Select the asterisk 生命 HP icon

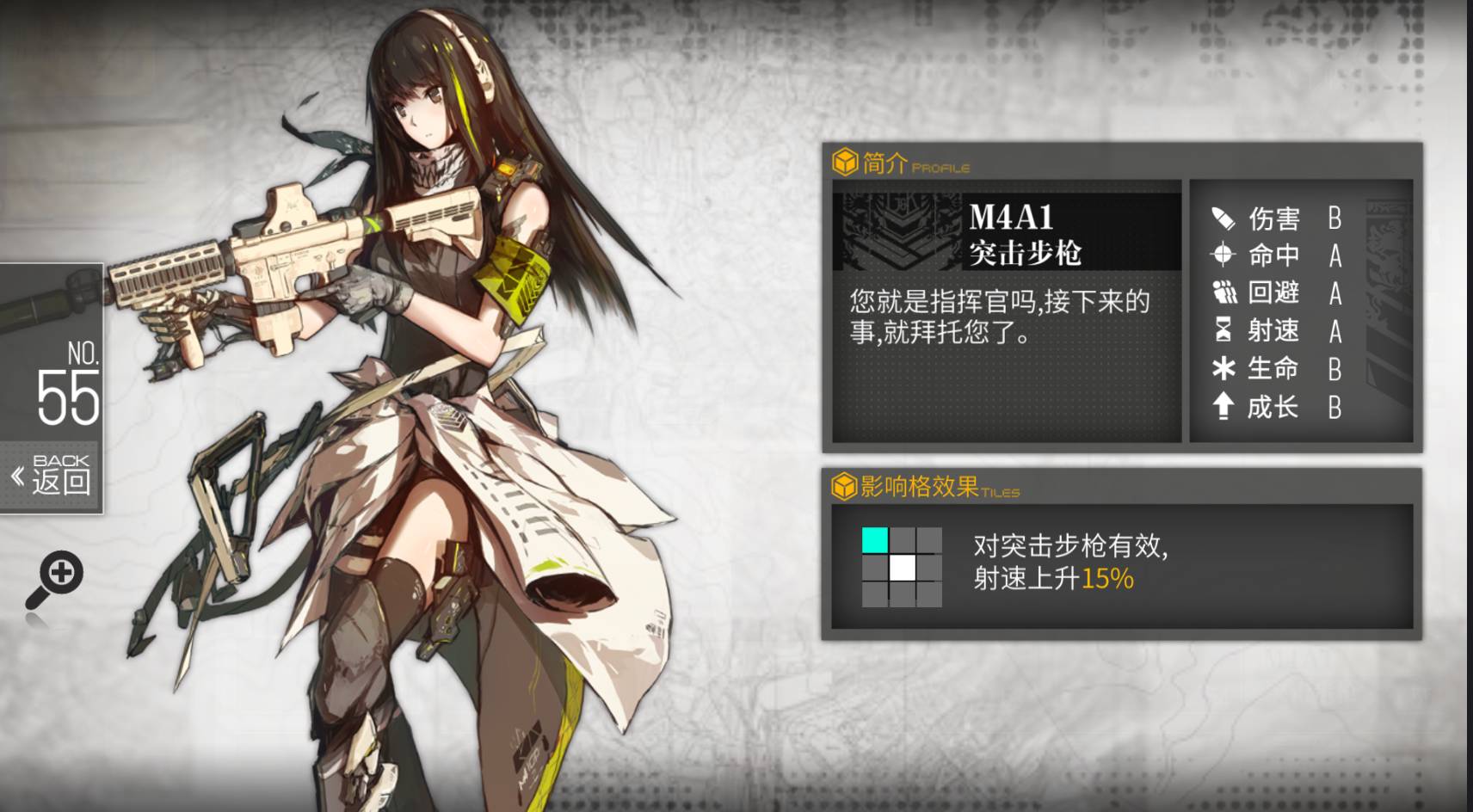(1223, 368)
